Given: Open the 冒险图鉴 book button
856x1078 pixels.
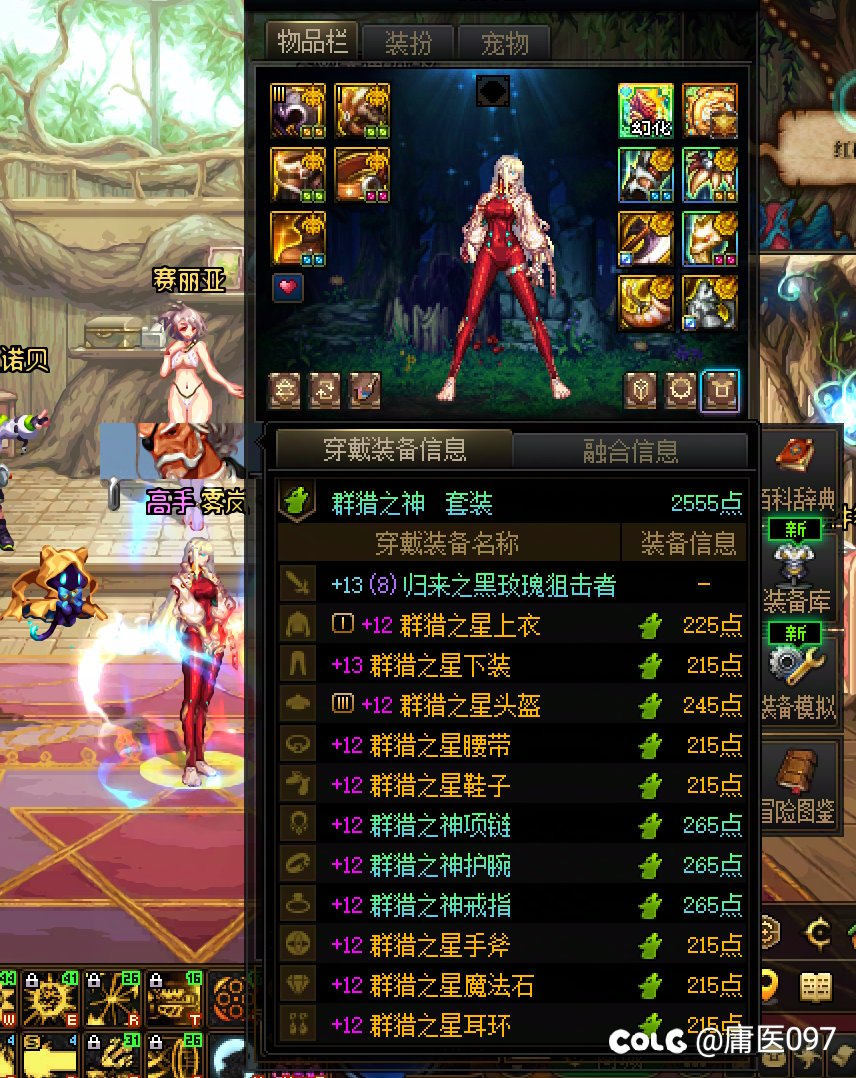Looking at the screenshot, I should 795,775.
